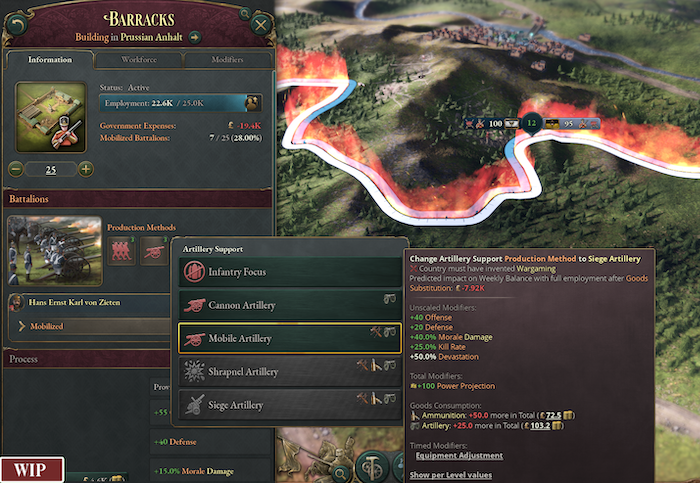Choose the Infantry Focus production method
This screenshot has height=483, width=700.
click(x=290, y=271)
